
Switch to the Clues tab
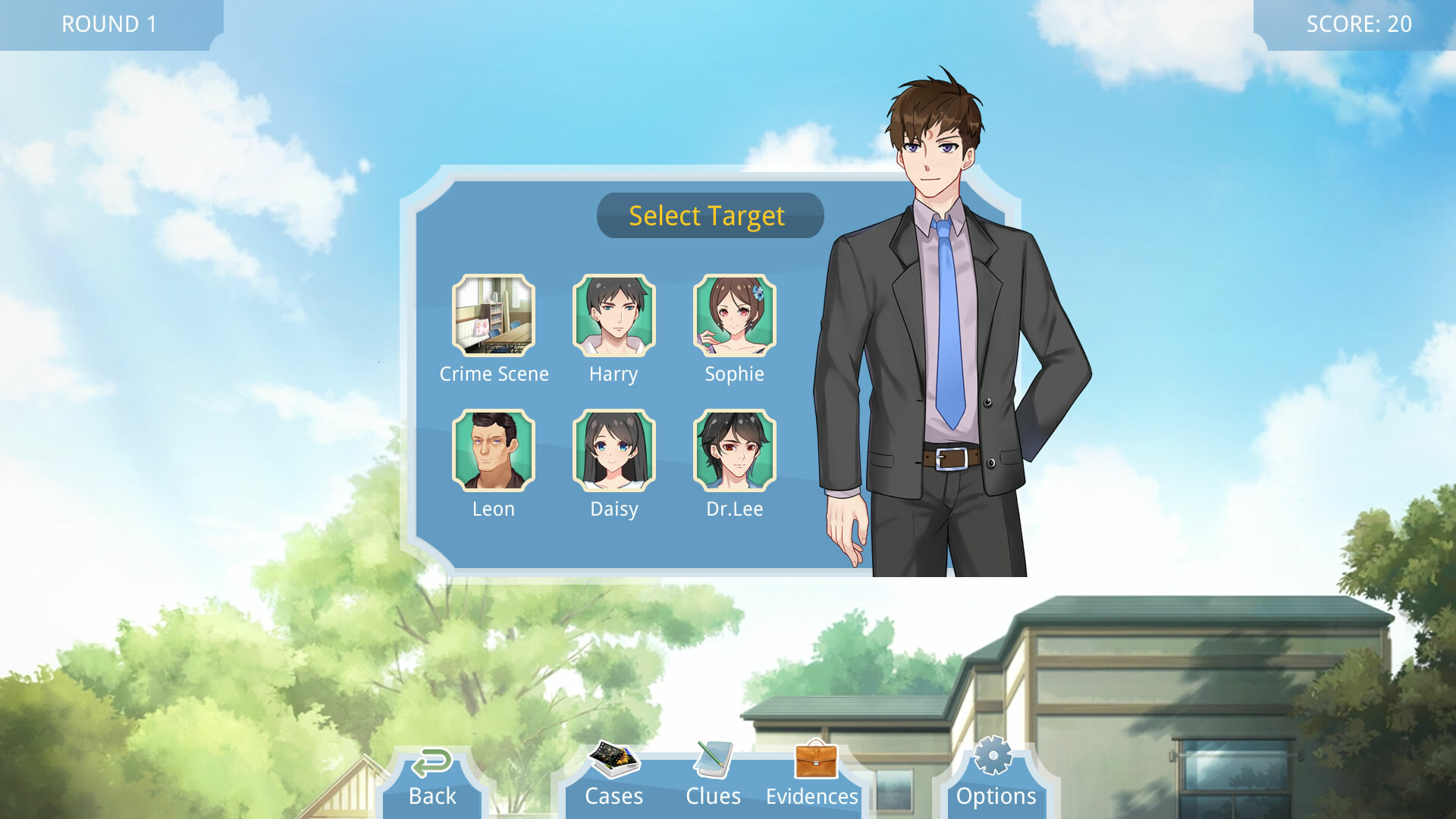712,795
